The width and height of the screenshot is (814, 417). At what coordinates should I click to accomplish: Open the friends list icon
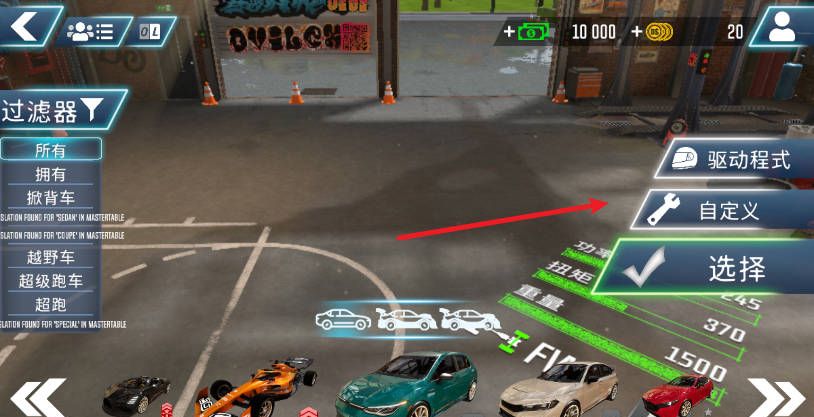90,31
